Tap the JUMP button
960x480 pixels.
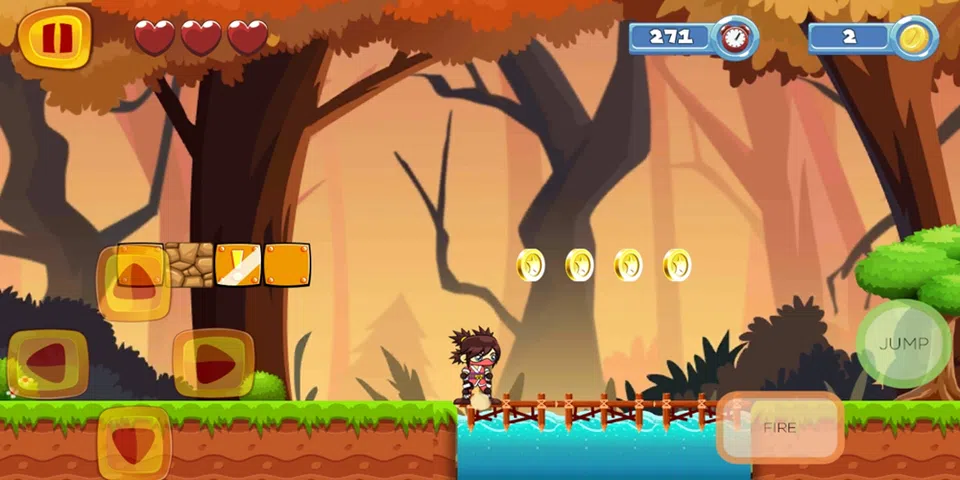(x=903, y=343)
